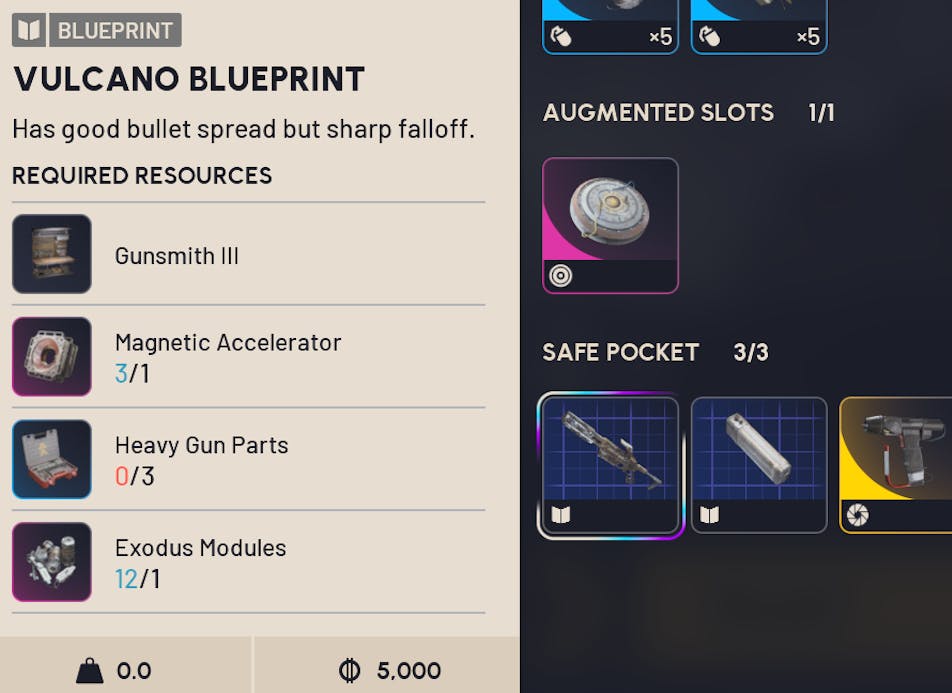
Task: Open the Magnetic Accelerator resource row
Action: coord(248,357)
